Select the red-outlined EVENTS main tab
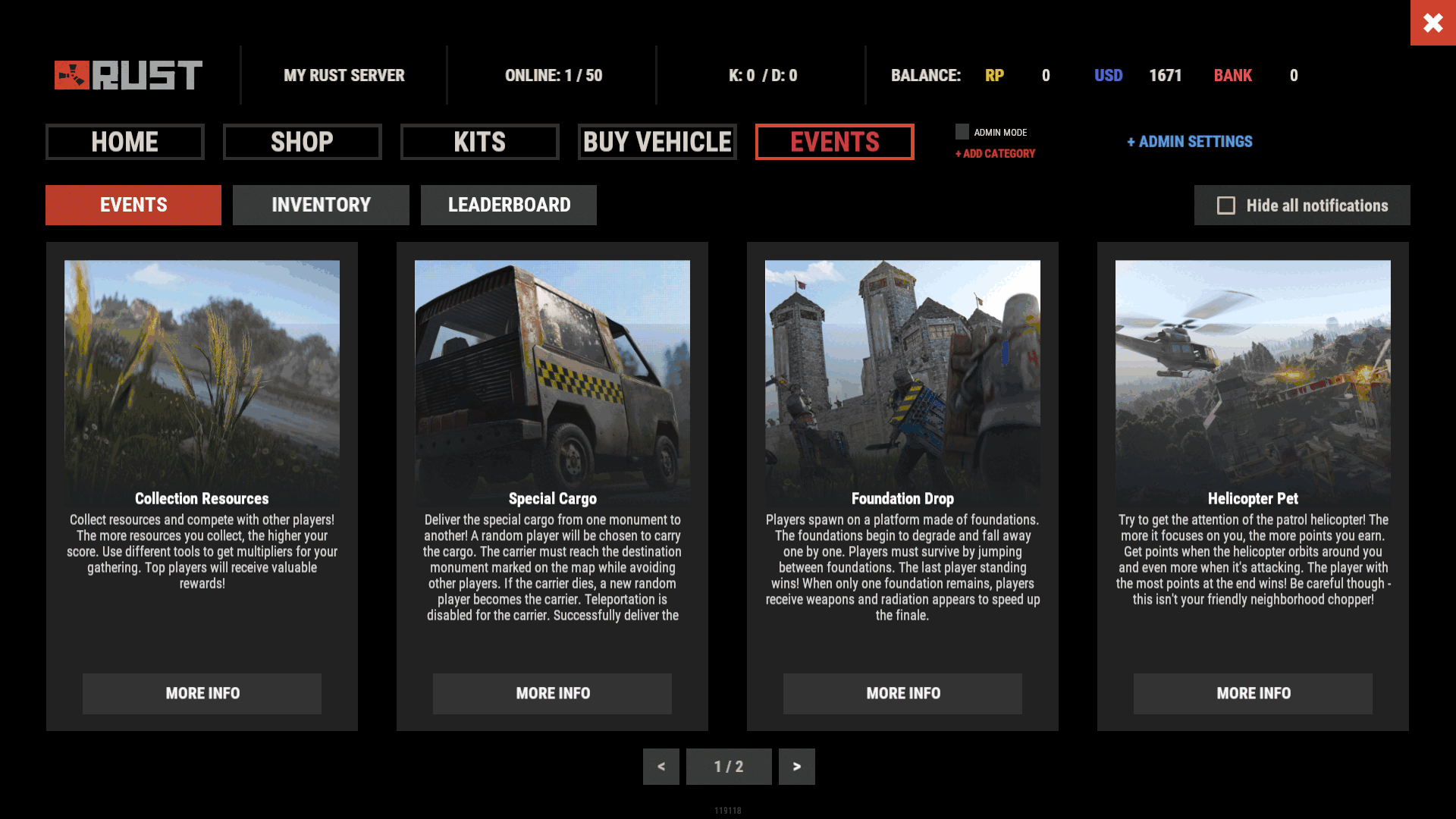The image size is (1456, 819). [x=834, y=142]
